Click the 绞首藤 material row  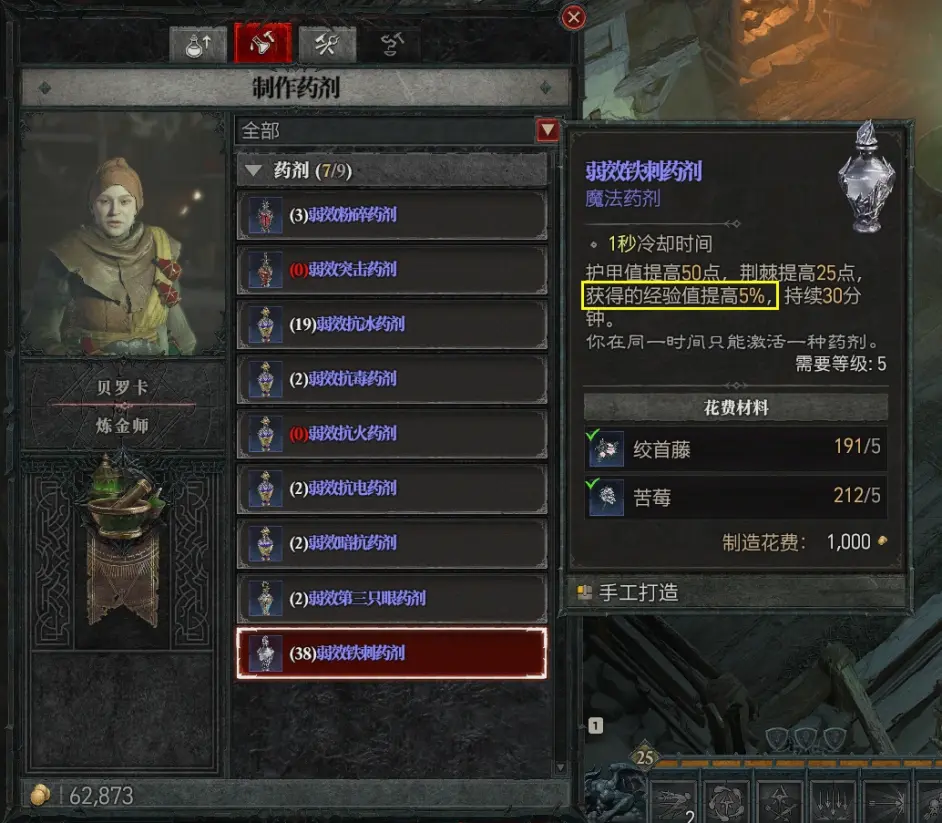click(735, 449)
